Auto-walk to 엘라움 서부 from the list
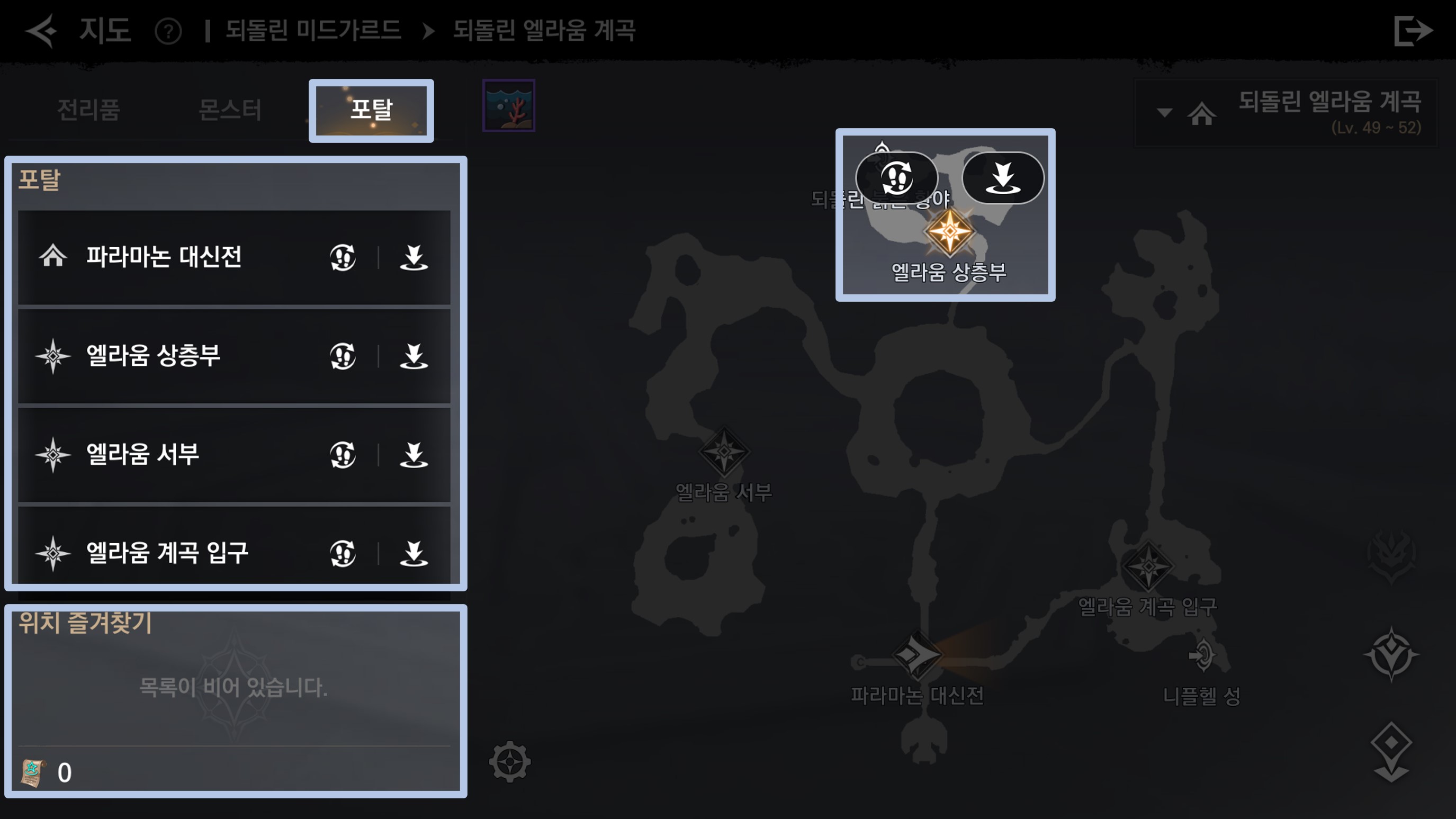1456x819 pixels. tap(343, 455)
